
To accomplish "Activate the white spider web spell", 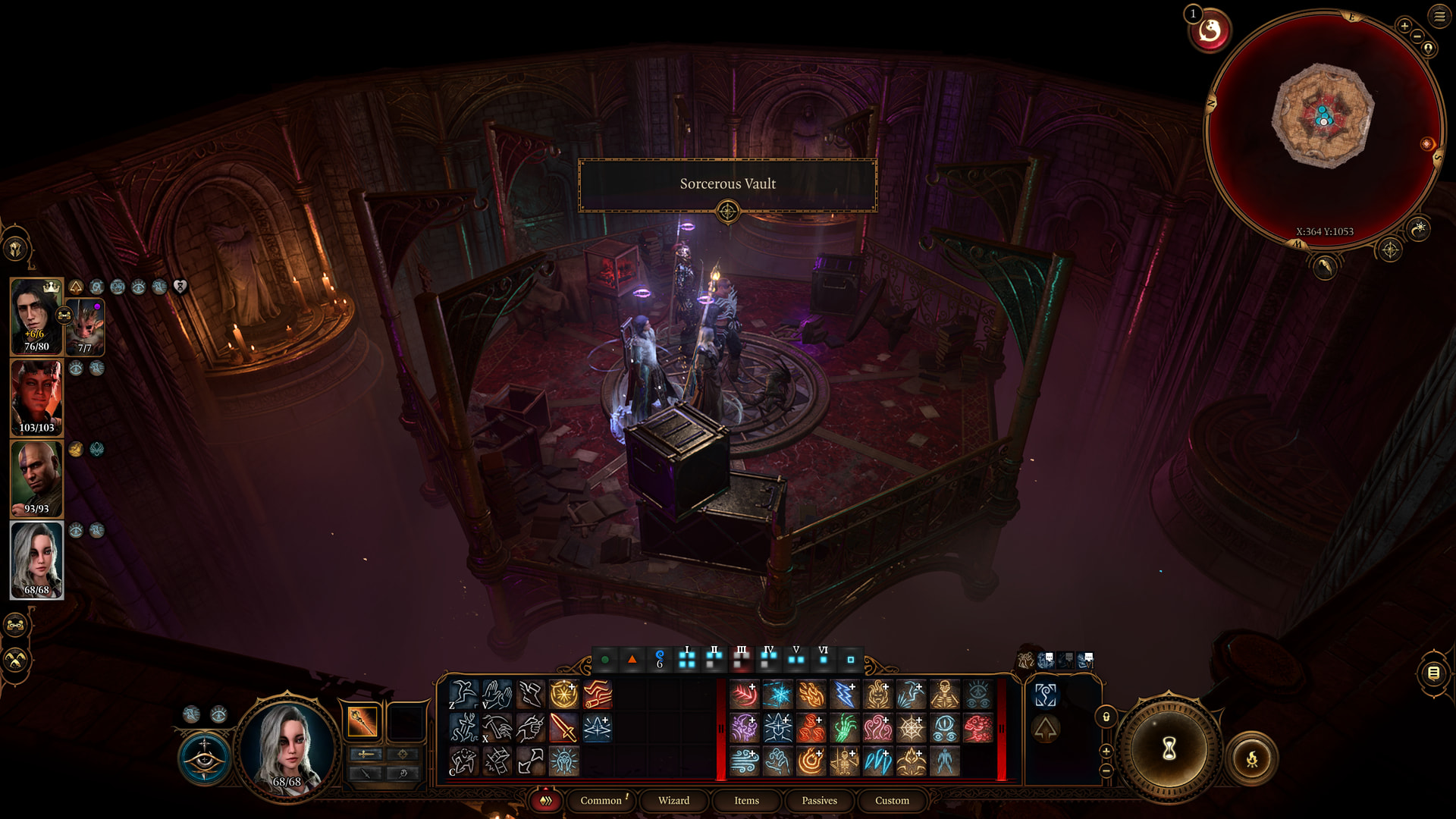I will click(911, 728).
